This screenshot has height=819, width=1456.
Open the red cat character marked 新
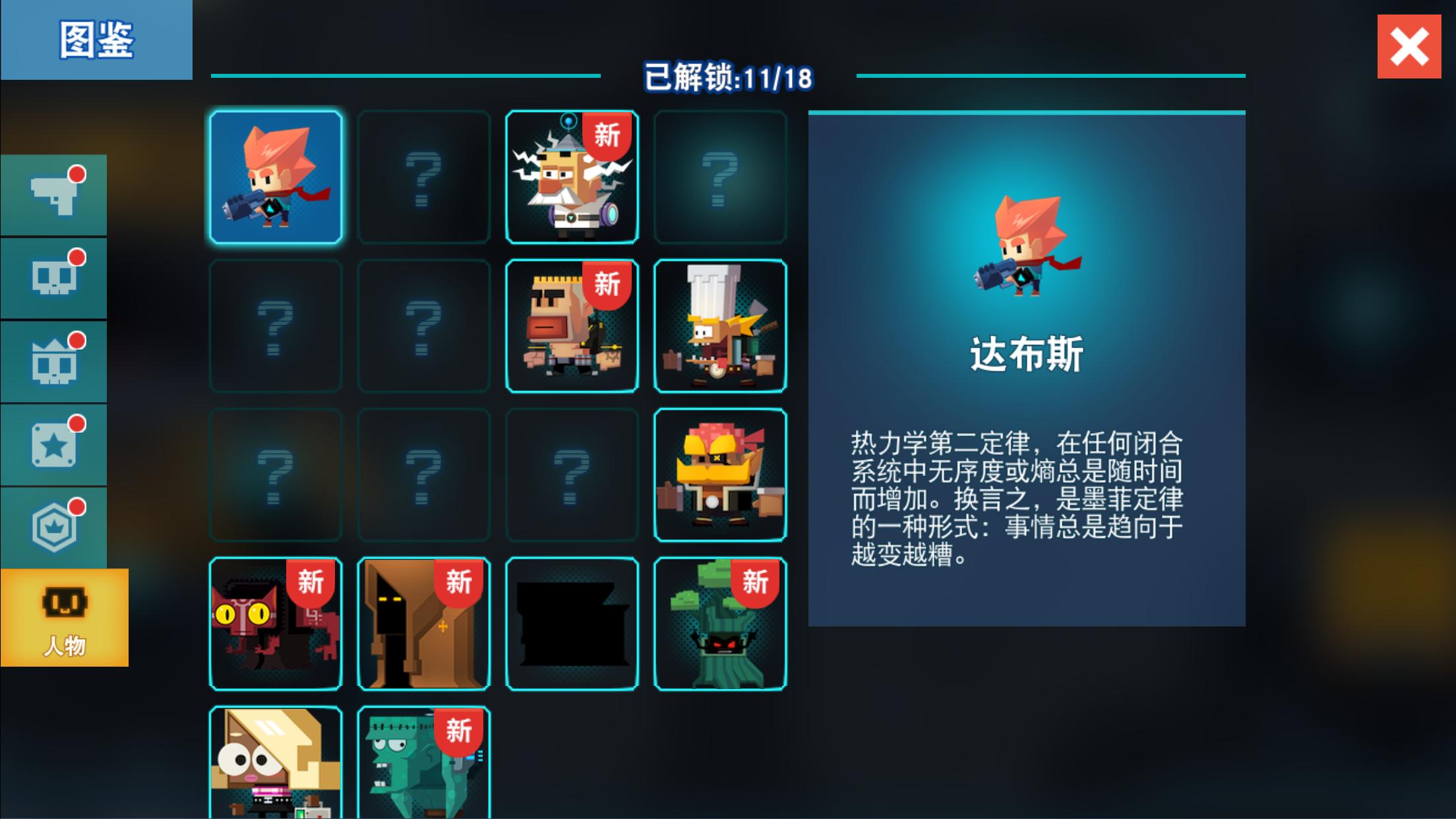point(275,623)
